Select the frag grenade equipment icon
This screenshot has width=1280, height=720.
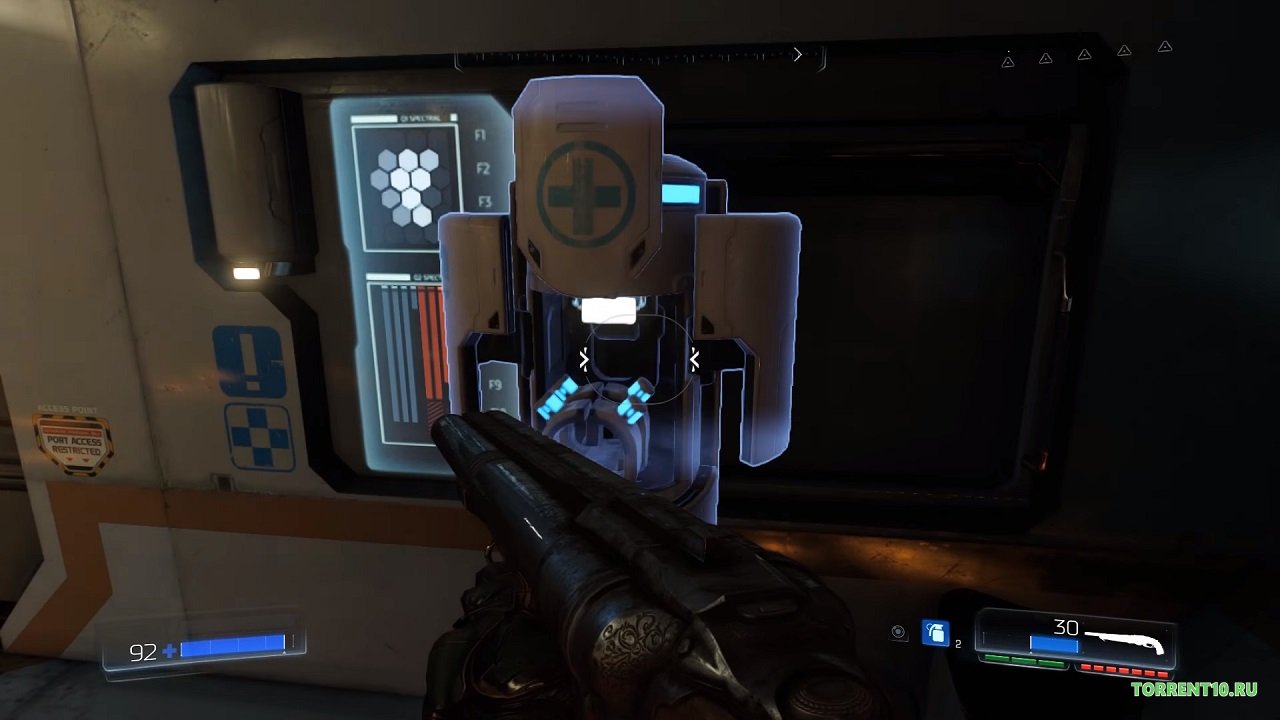pos(935,632)
